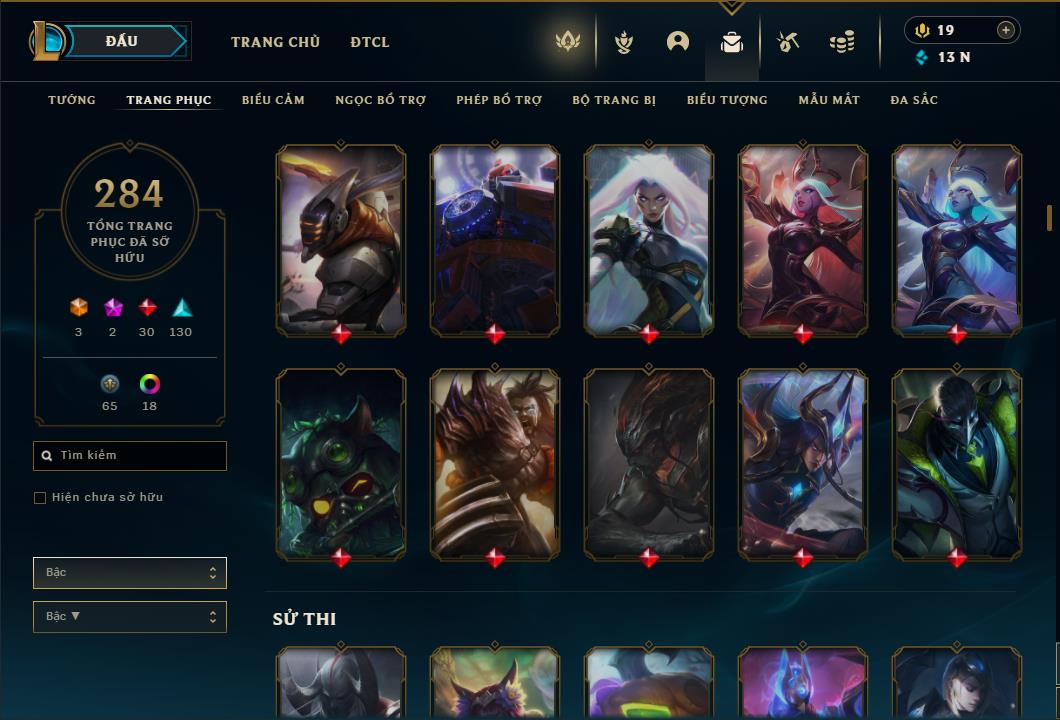Switch to the TƯỚNG tab
This screenshot has height=720, width=1060.
[x=72, y=100]
